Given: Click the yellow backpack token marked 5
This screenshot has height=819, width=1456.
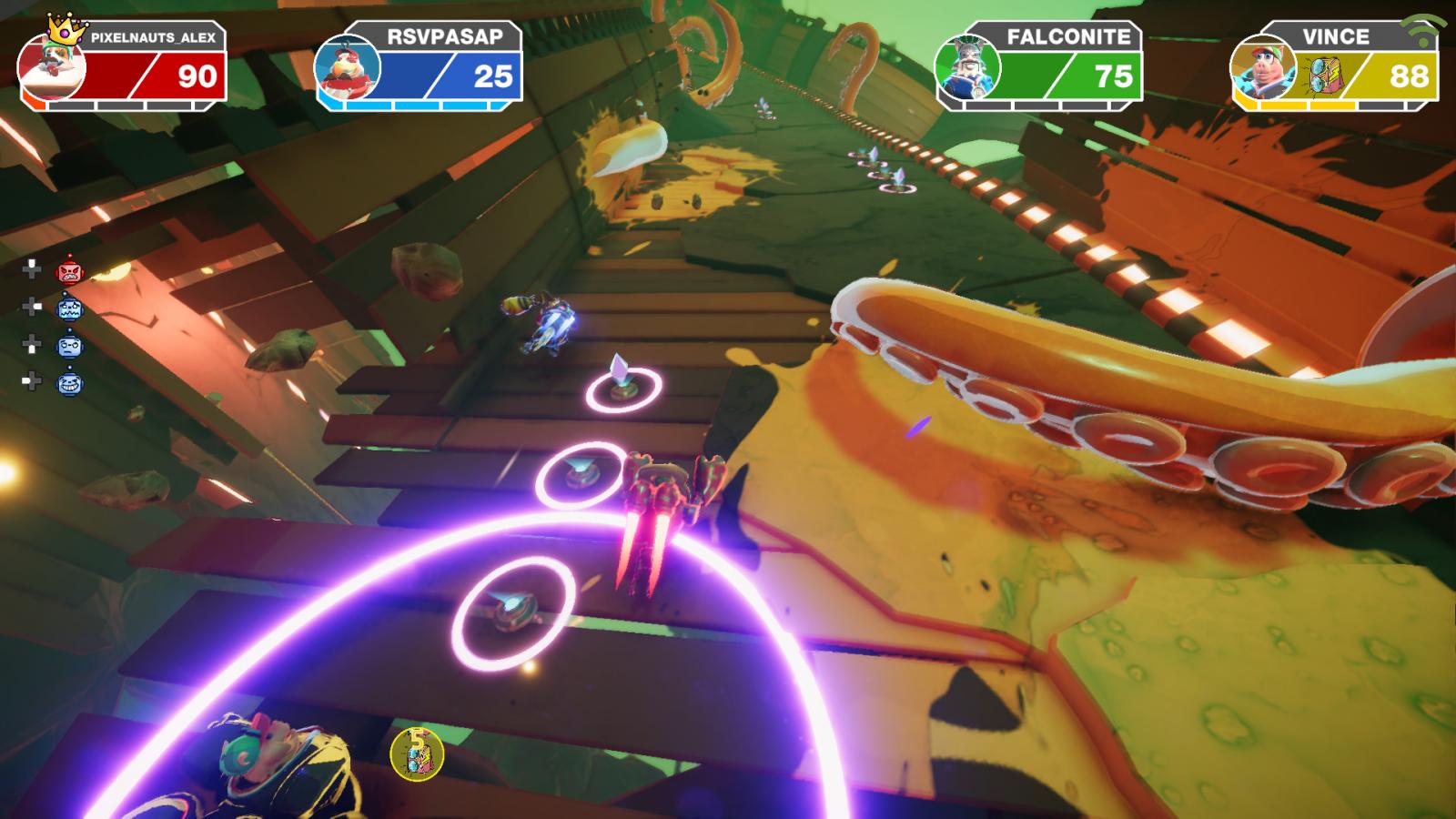Looking at the screenshot, I should pyautogui.click(x=417, y=753).
